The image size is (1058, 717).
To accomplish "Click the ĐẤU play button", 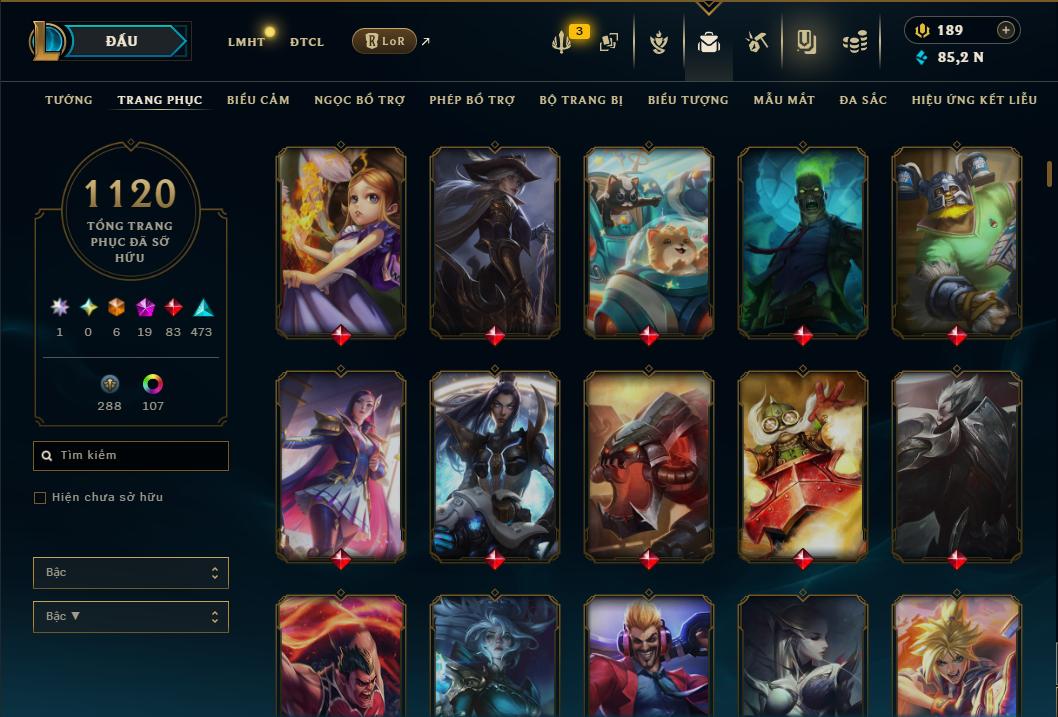I will coord(122,41).
